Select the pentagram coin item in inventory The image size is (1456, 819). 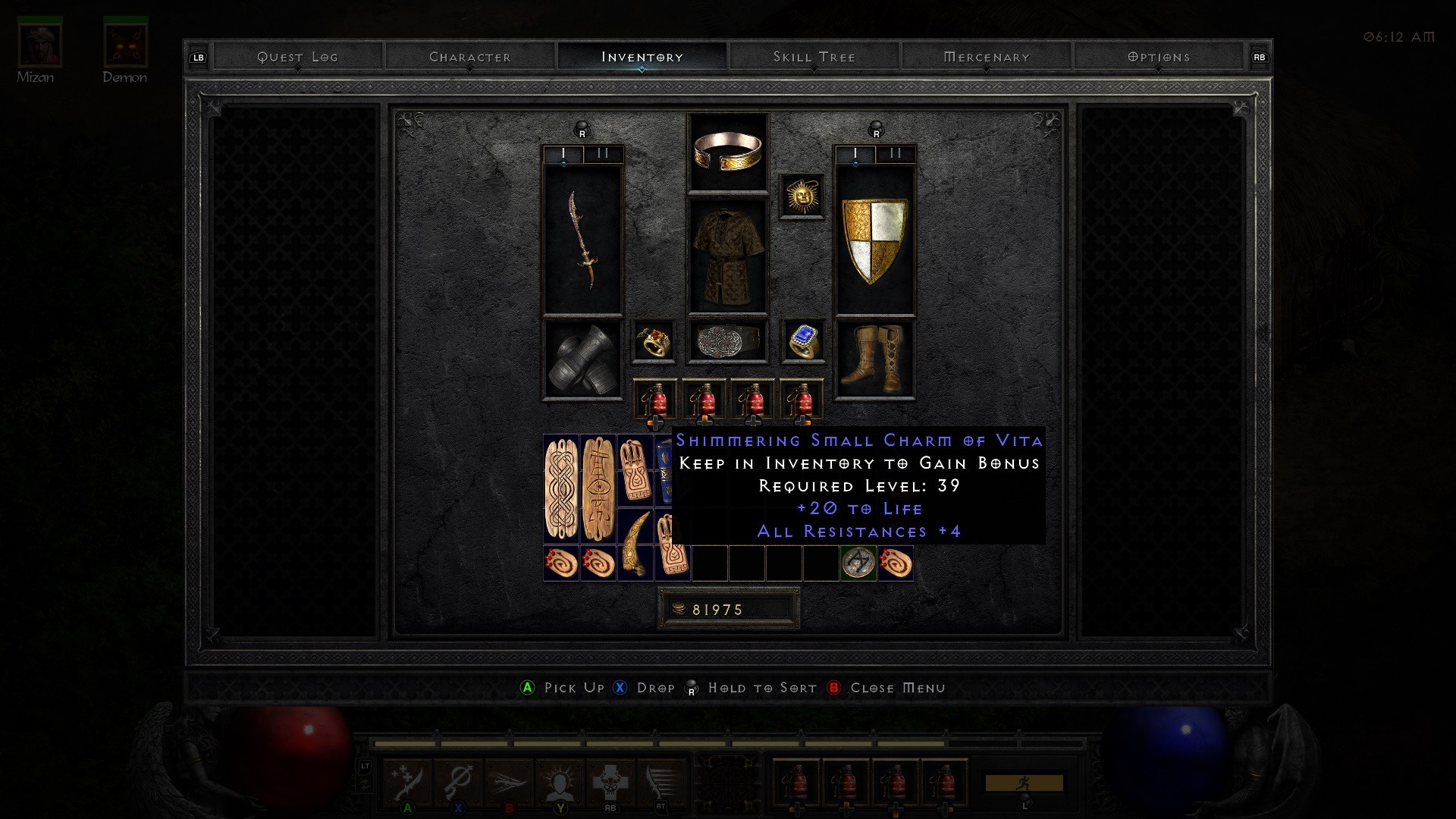point(858,563)
